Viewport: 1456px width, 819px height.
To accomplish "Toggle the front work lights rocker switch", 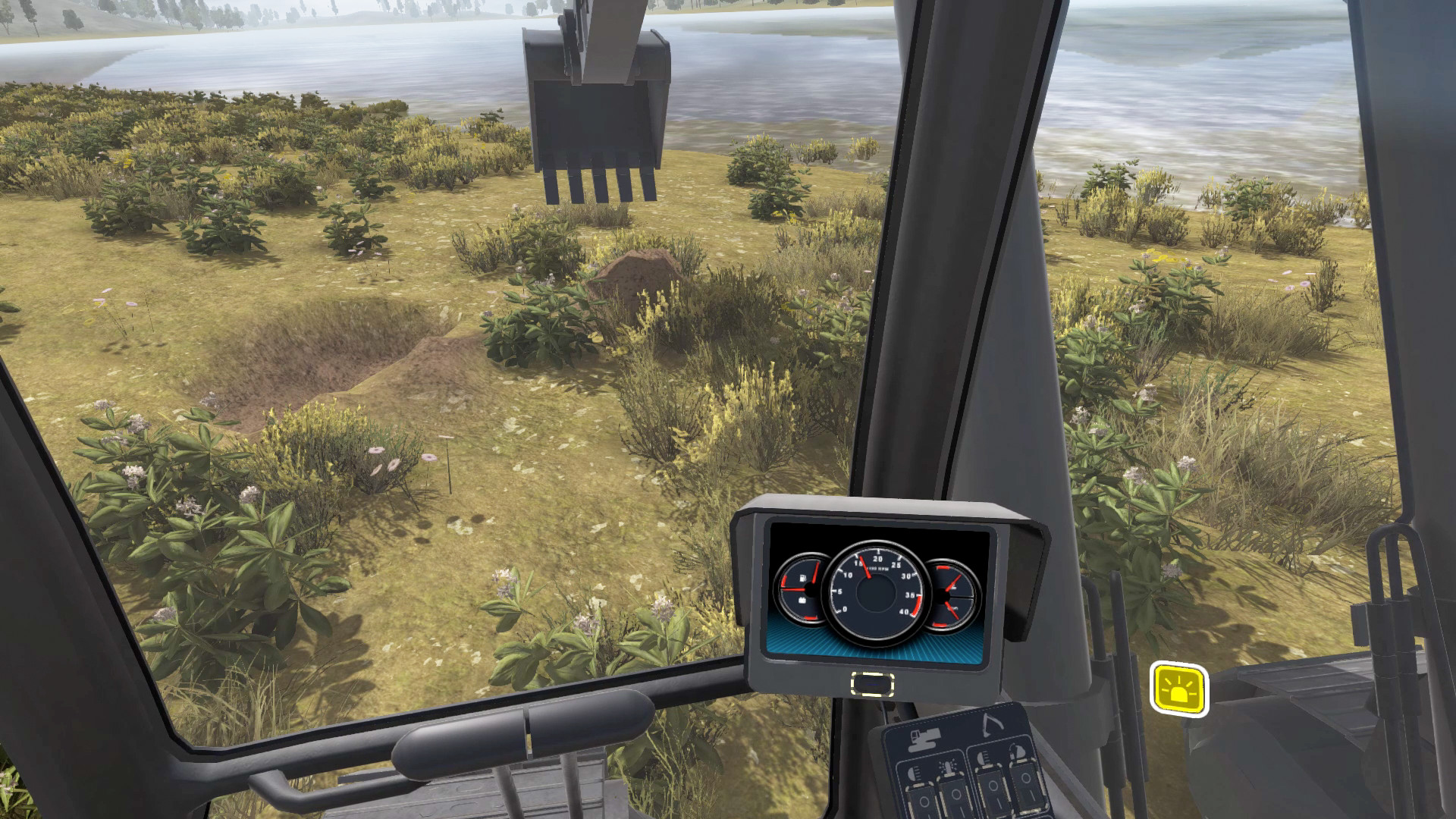I will coord(924,799).
